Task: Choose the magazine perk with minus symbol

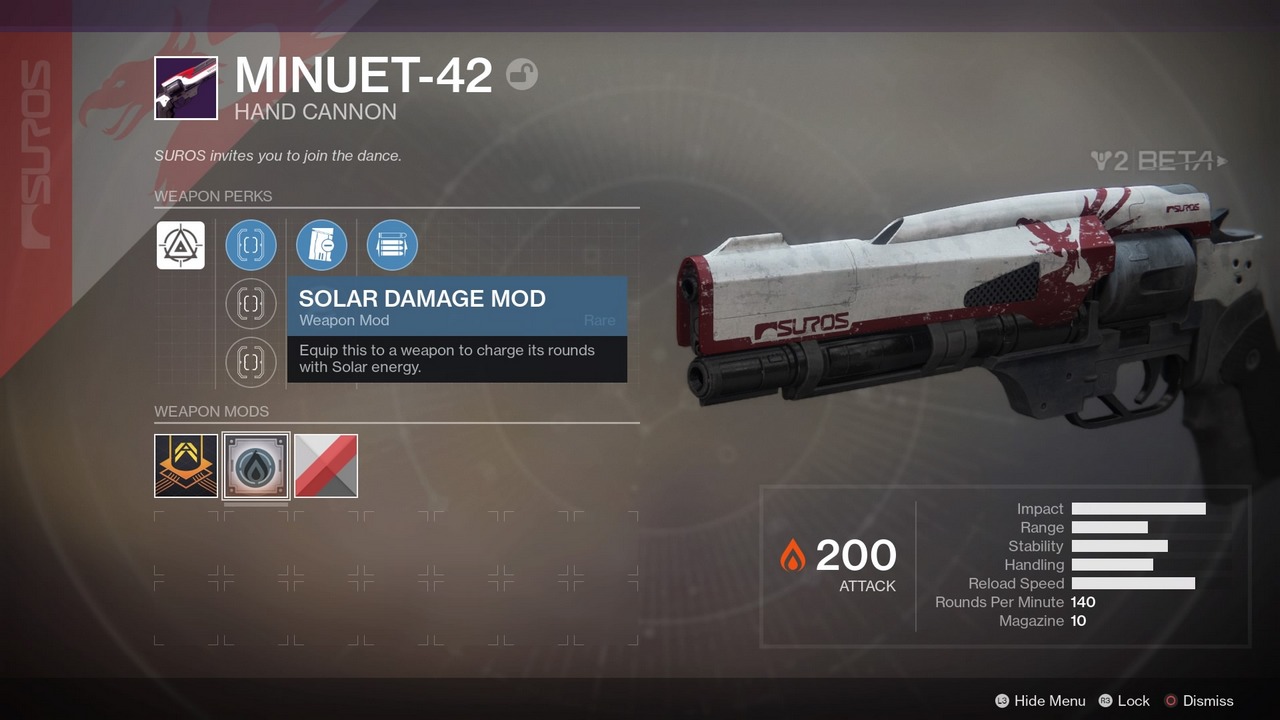Action: (322, 245)
